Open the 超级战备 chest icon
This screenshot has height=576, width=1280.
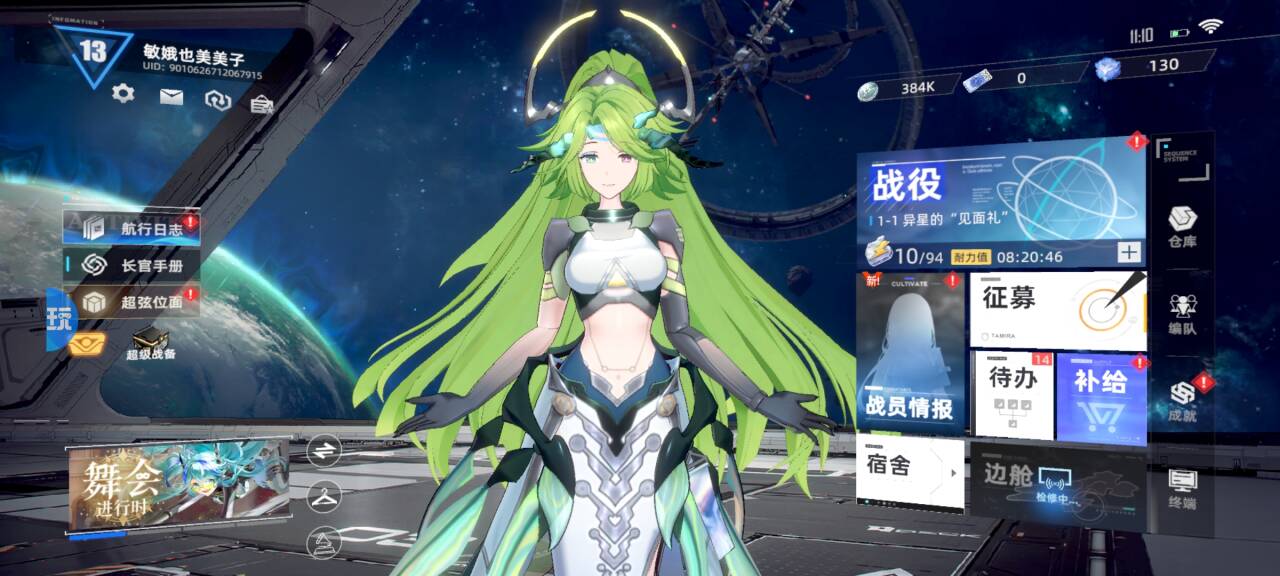click(x=150, y=342)
